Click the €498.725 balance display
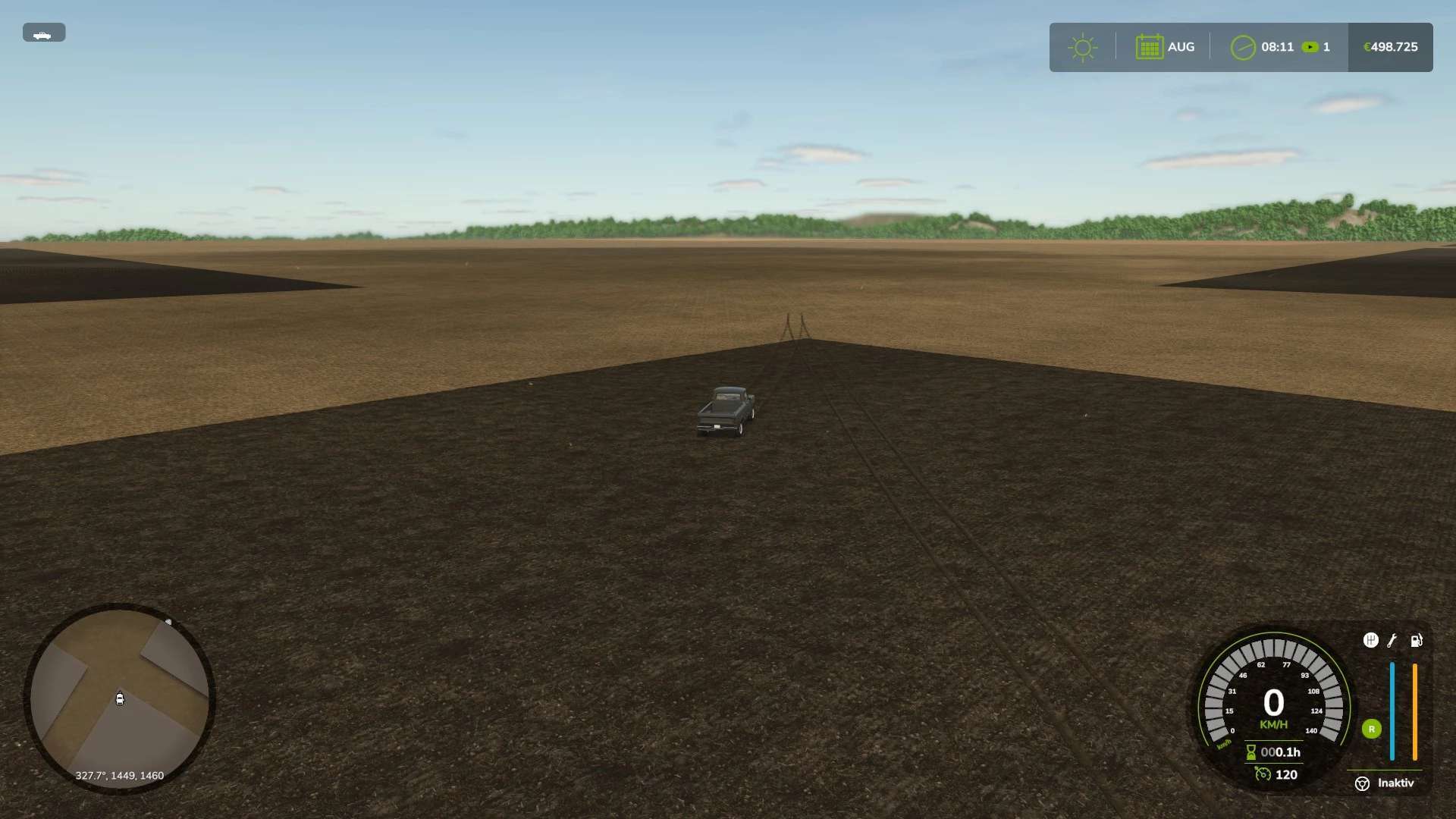1456x819 pixels. click(1390, 46)
